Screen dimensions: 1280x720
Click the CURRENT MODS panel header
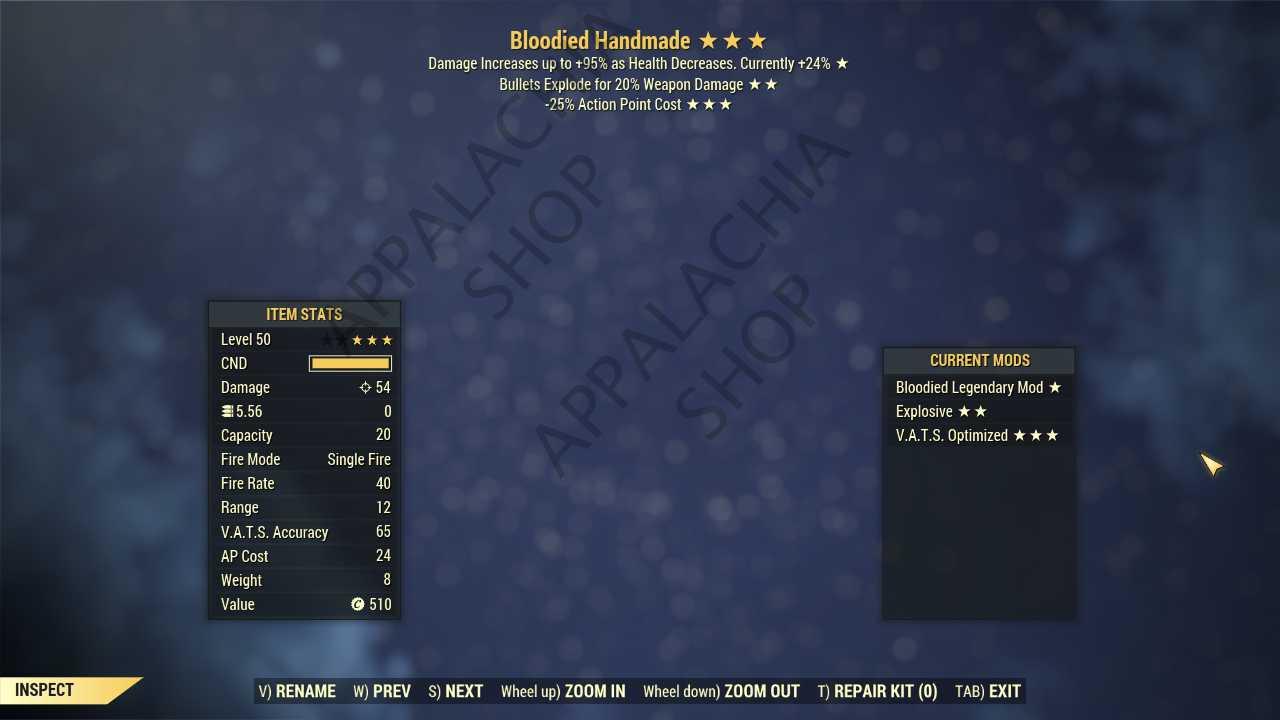point(979,360)
